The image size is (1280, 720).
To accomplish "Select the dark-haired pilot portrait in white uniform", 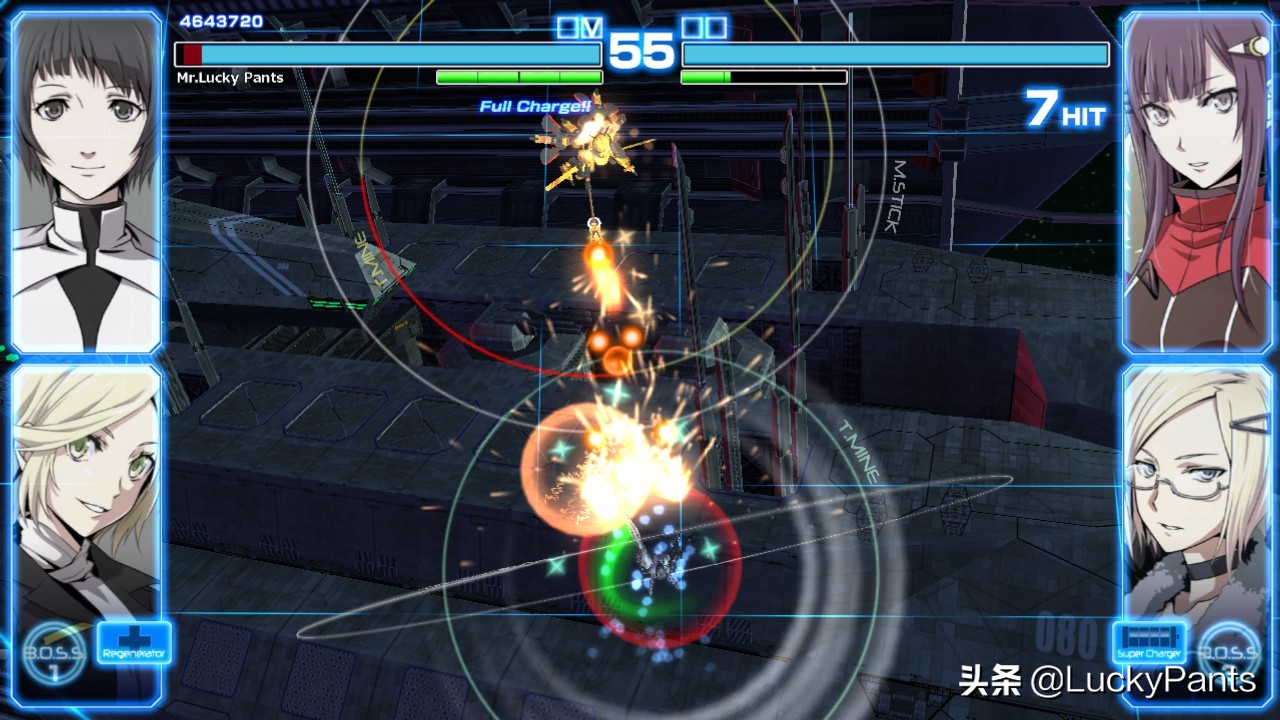I will [86, 182].
